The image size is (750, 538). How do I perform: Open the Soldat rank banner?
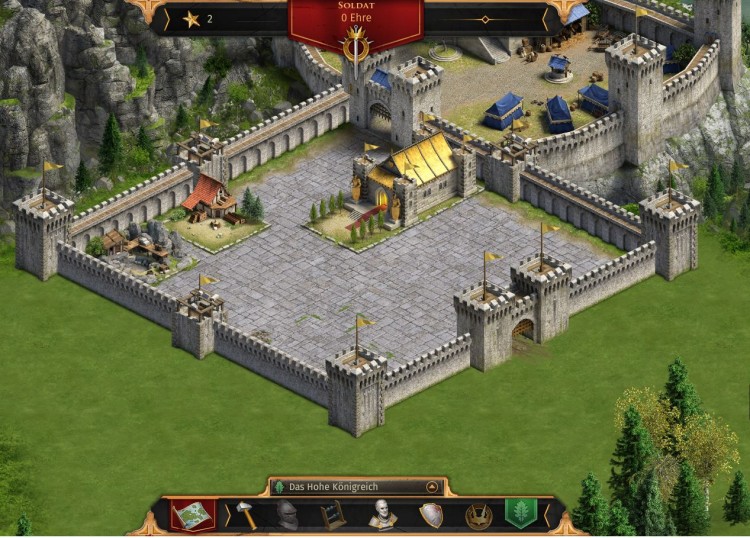coord(355,18)
